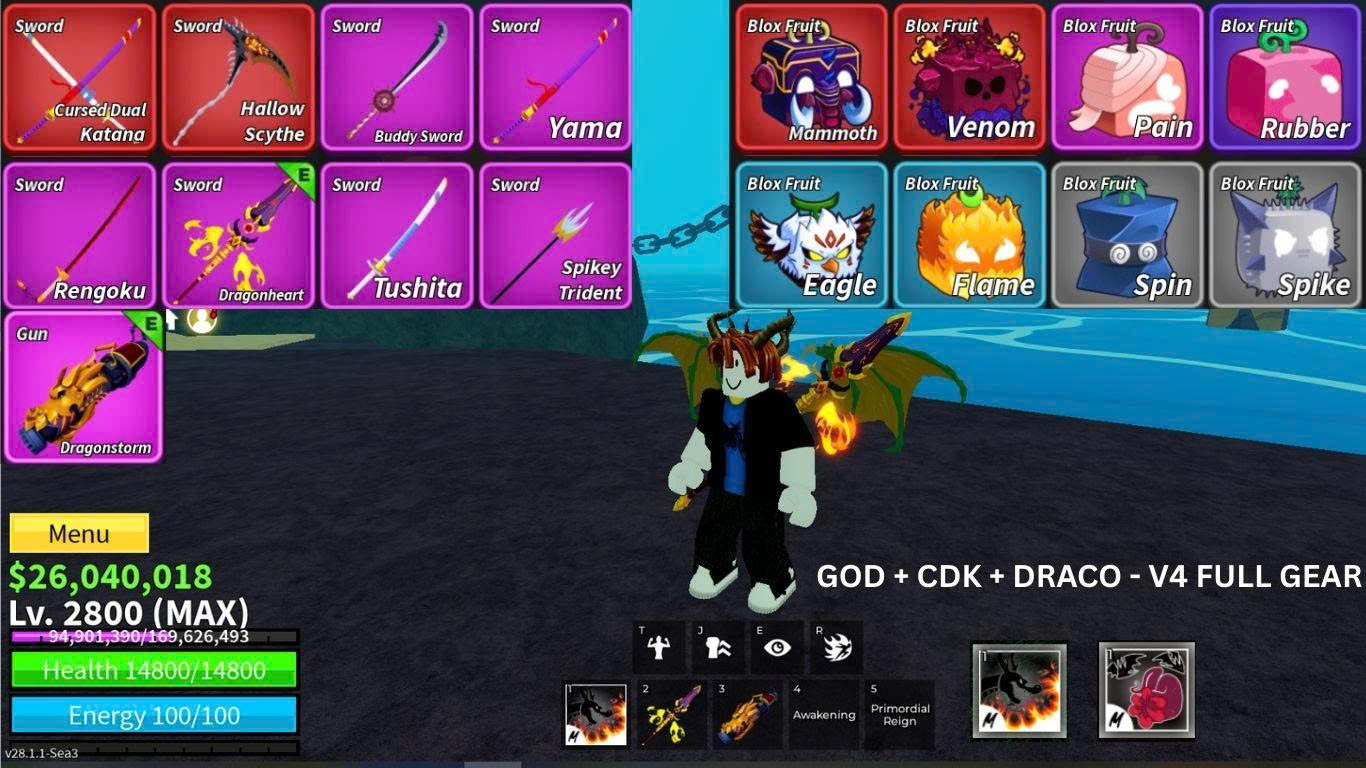Select the Mammoth Blox Fruit
Viewport: 1366px width, 768px height.
pos(810,77)
